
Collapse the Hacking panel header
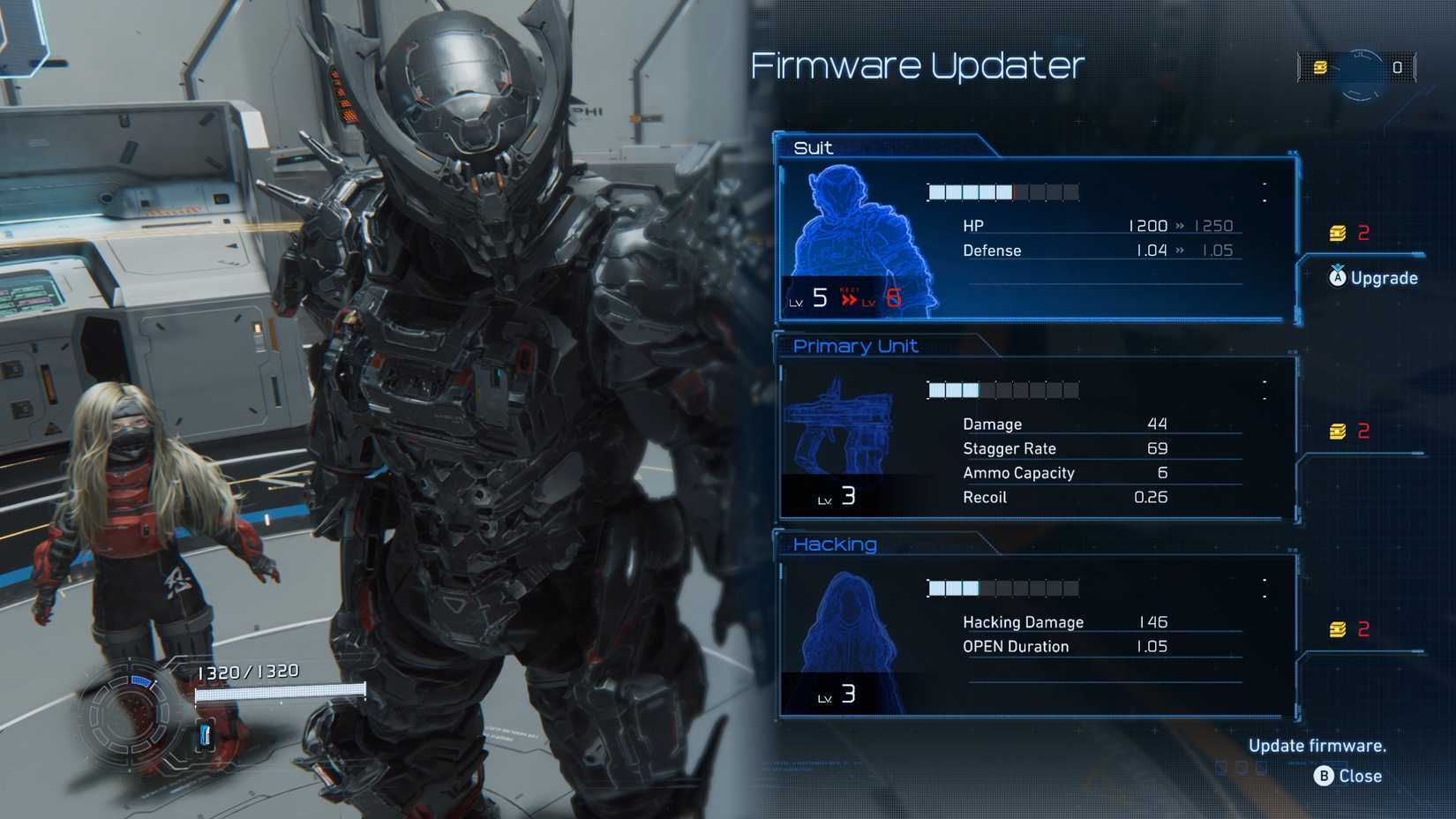click(x=834, y=545)
